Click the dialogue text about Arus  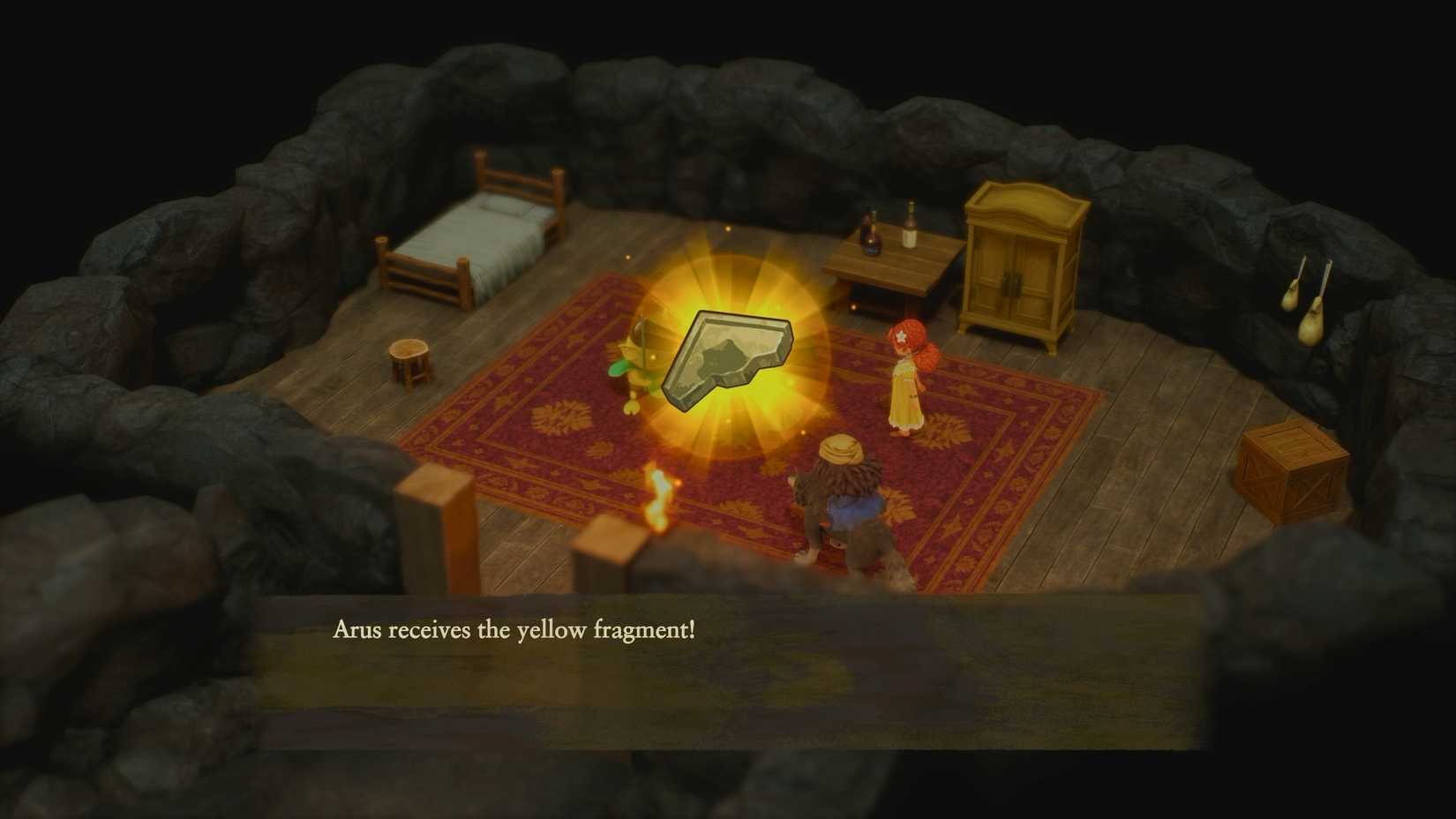(x=515, y=630)
